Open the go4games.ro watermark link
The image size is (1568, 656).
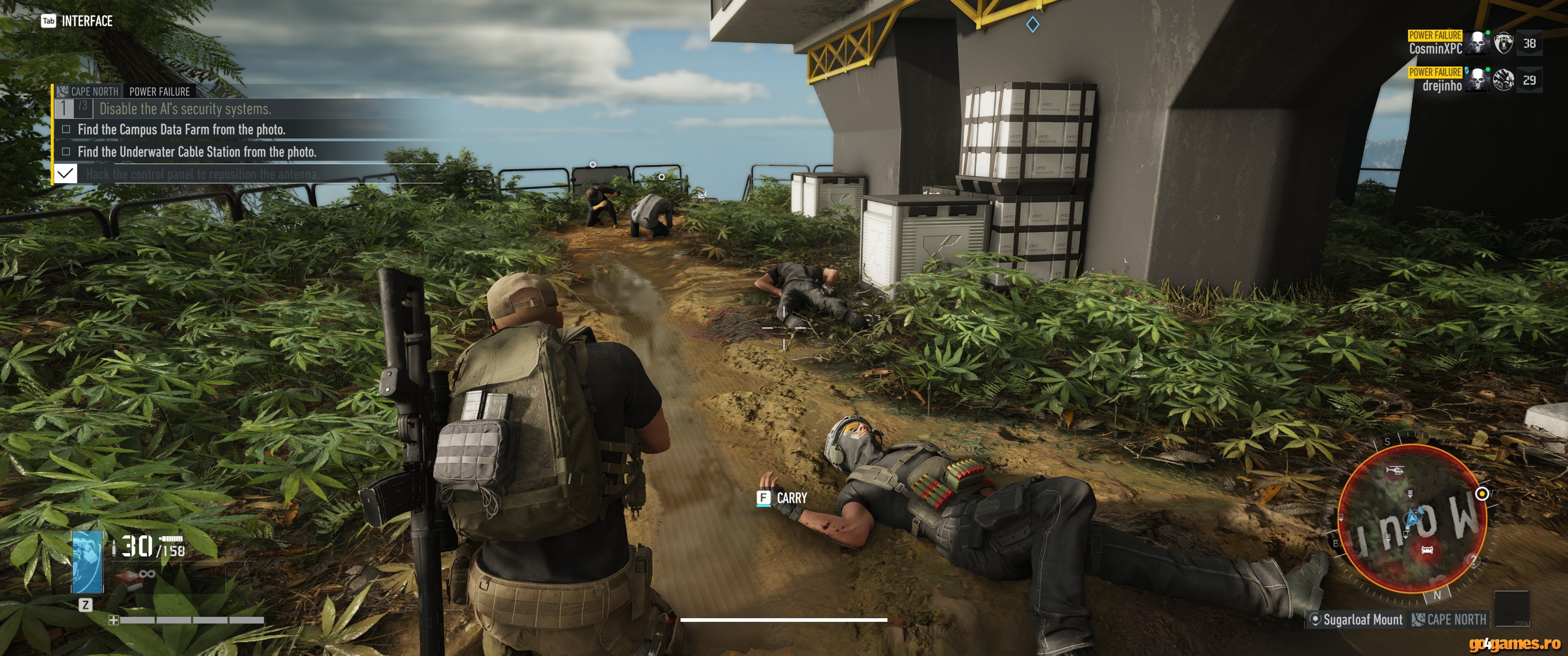[1514, 643]
